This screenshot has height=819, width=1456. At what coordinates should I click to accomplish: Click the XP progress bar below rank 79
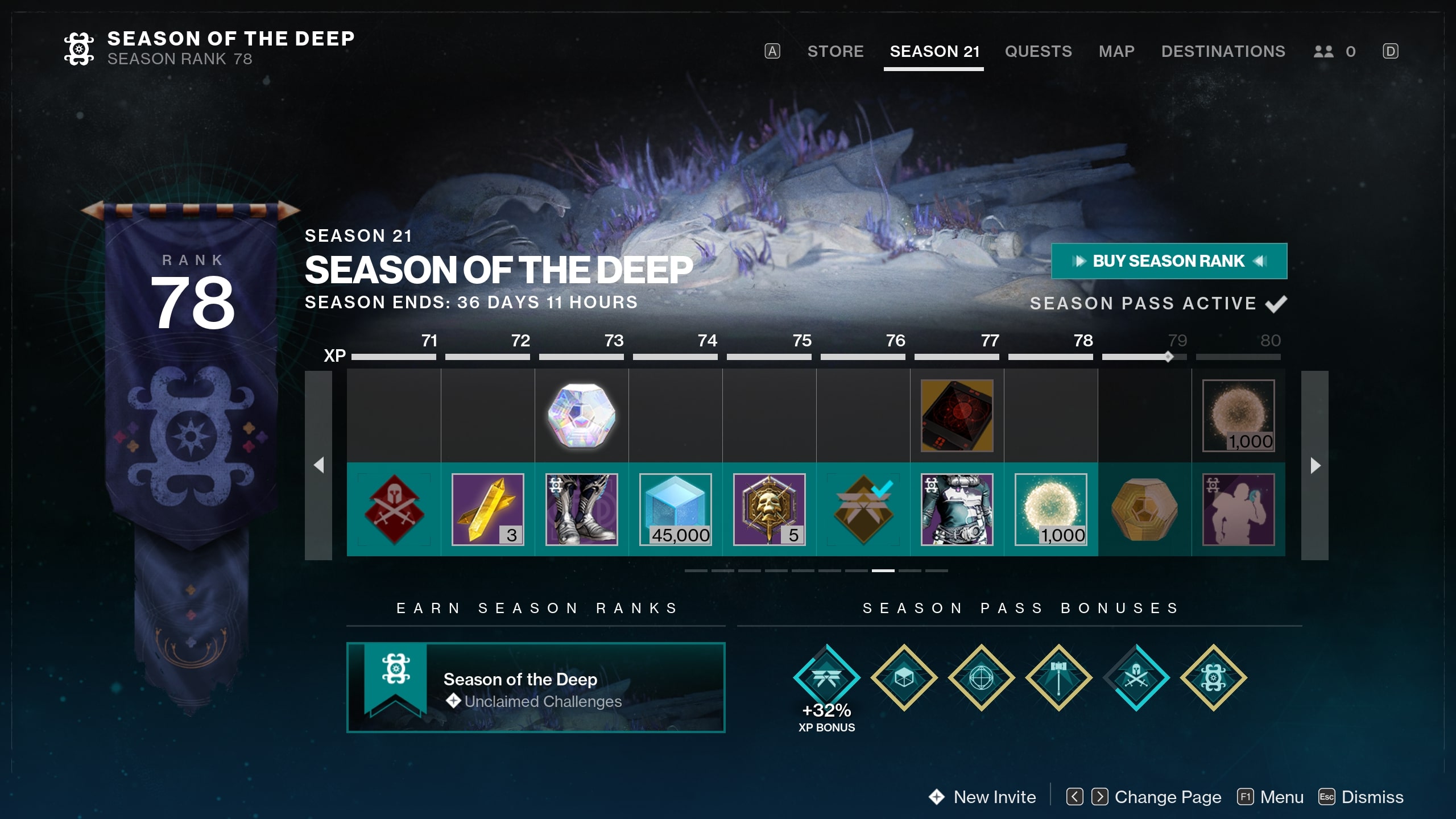pos(1144,358)
